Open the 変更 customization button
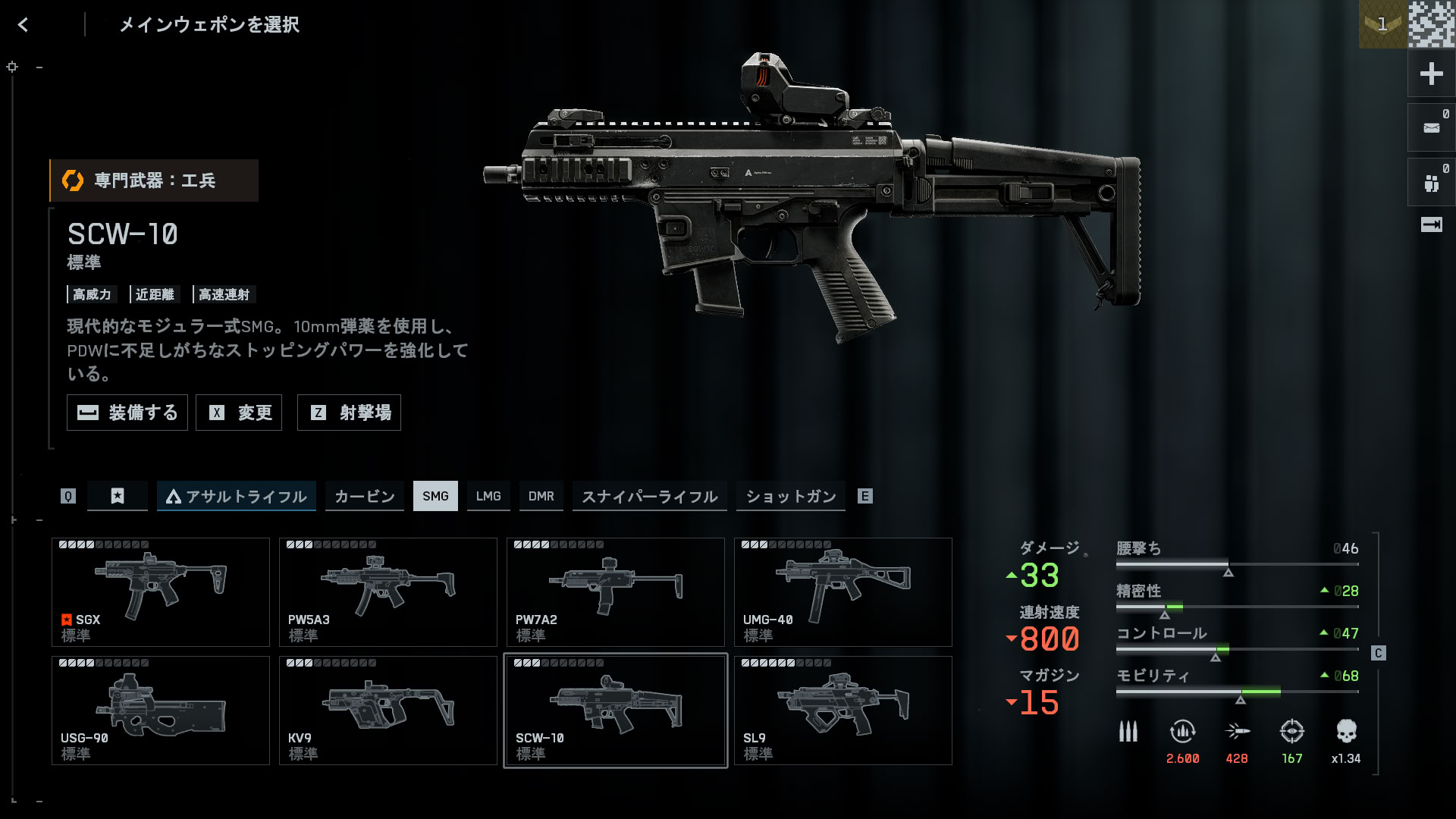The image size is (1456, 819). point(239,413)
